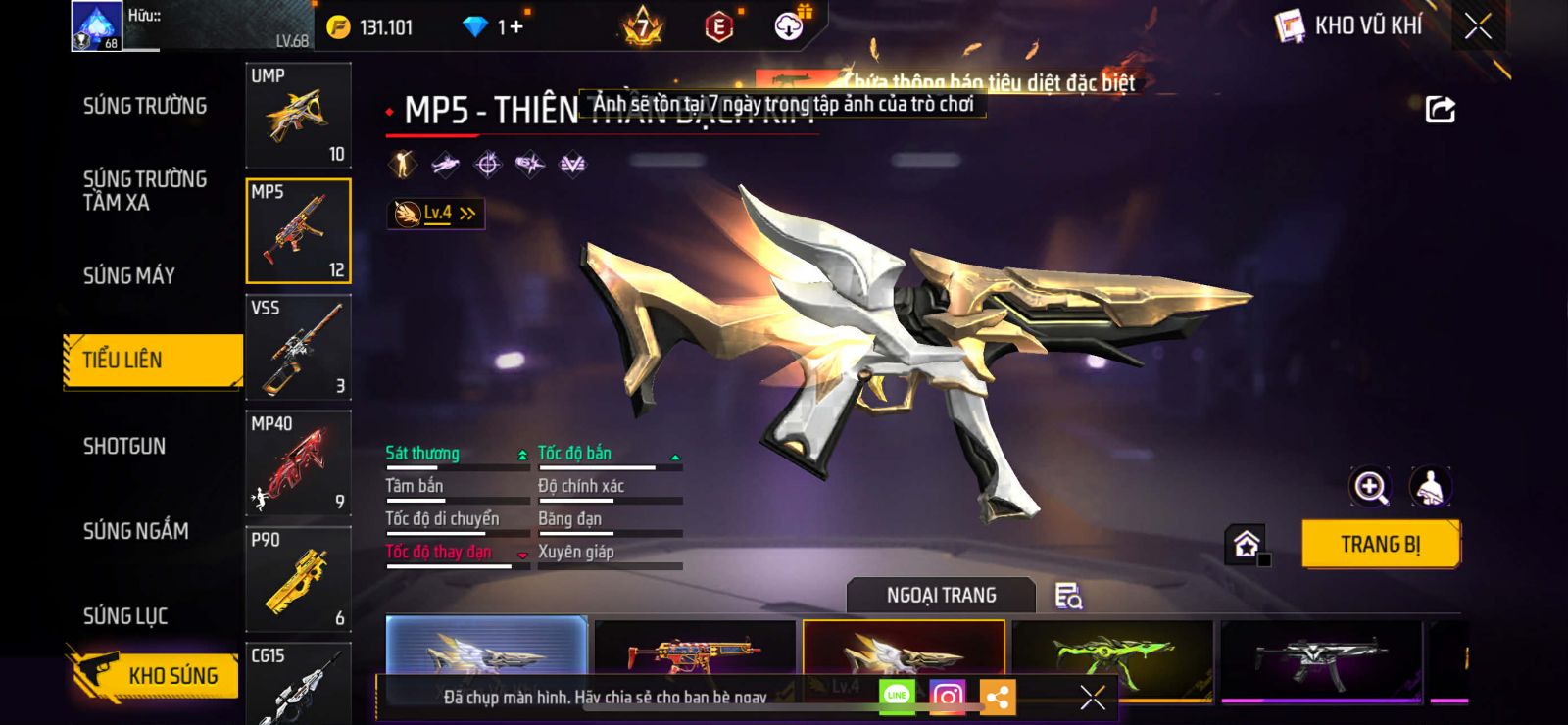1568x725 pixels.
Task: Open the Súng Trường Tầm Xa category
Action: click(145, 191)
